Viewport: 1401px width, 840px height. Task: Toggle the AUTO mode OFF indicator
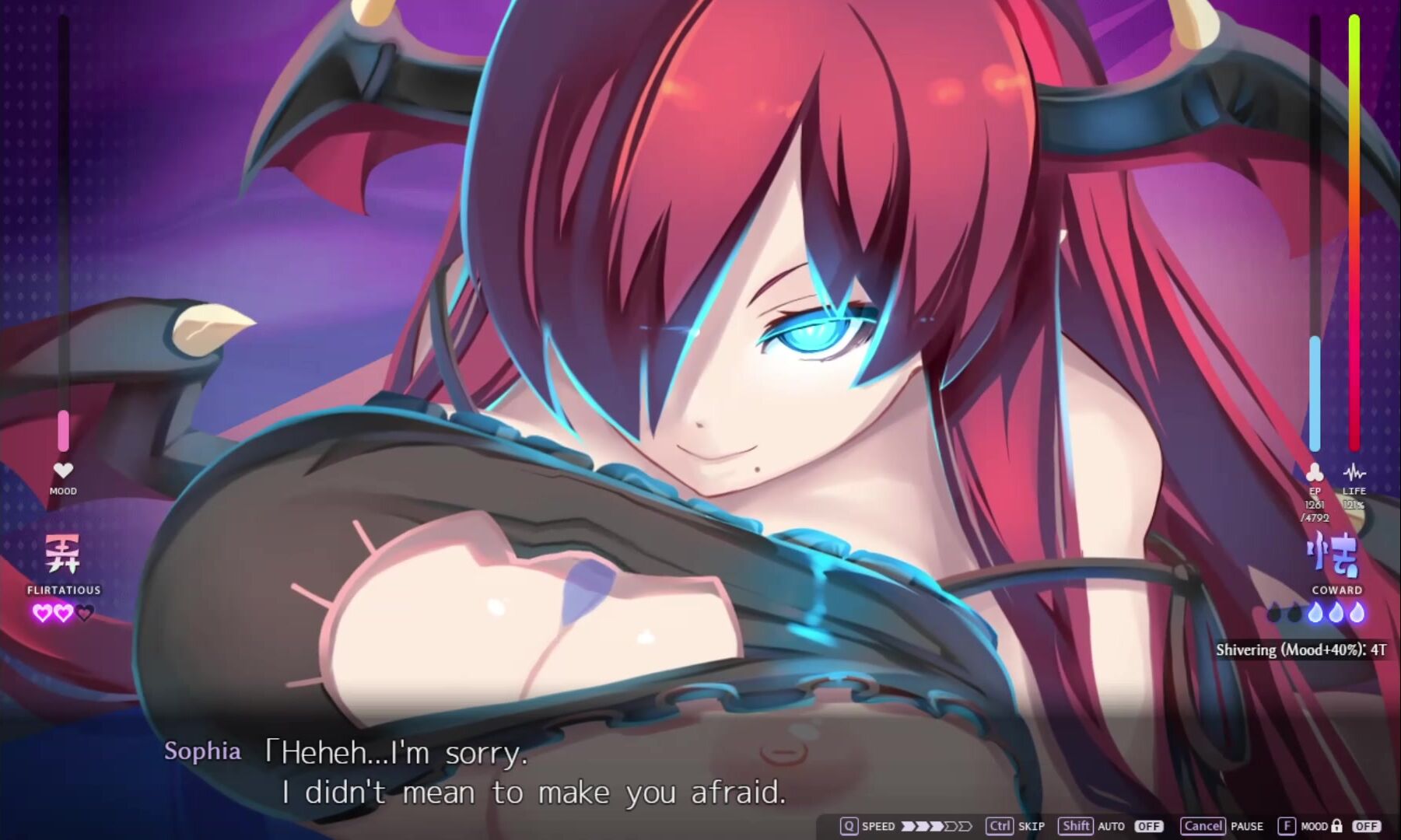coord(1148,826)
